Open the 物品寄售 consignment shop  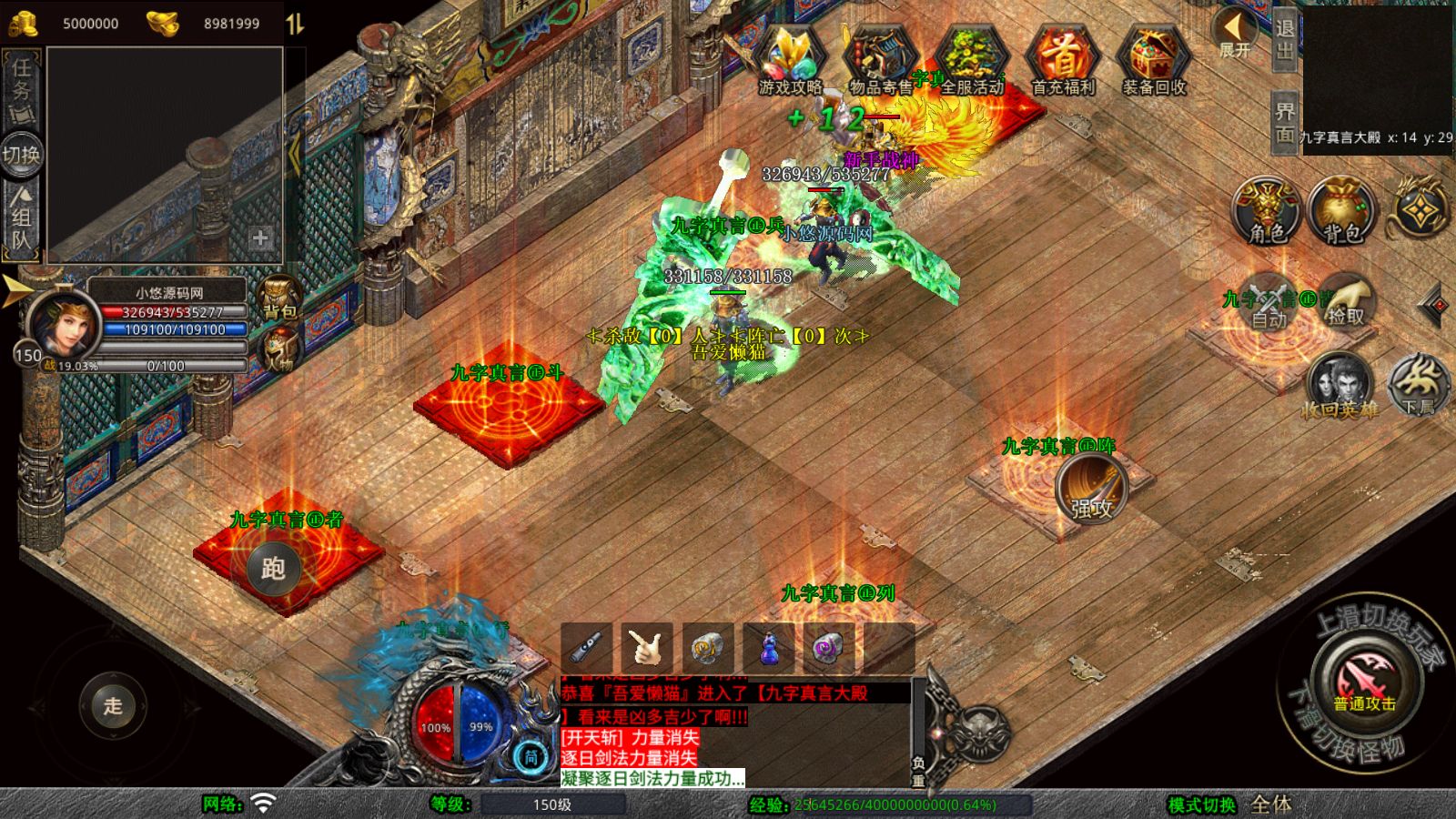tap(879, 59)
